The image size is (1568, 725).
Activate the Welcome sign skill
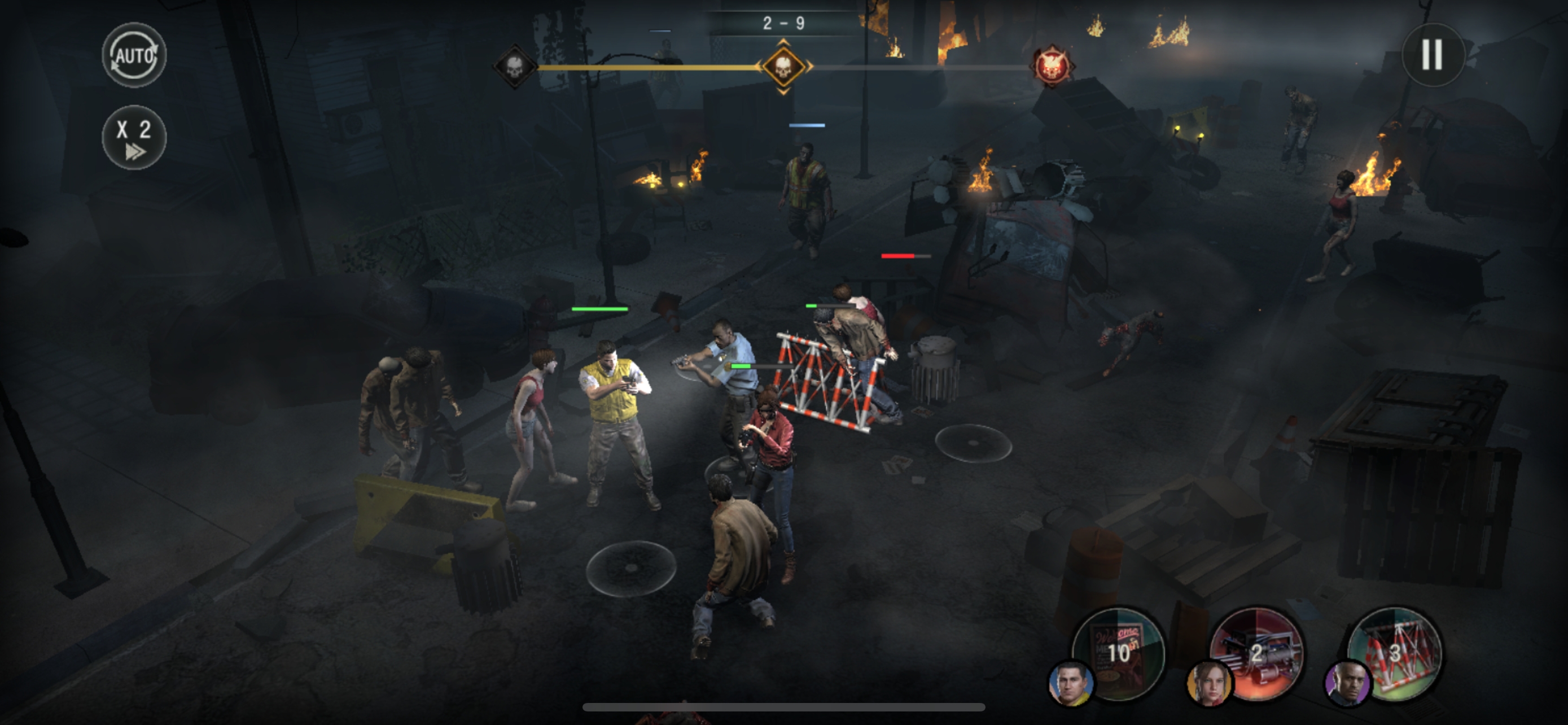(1120, 652)
